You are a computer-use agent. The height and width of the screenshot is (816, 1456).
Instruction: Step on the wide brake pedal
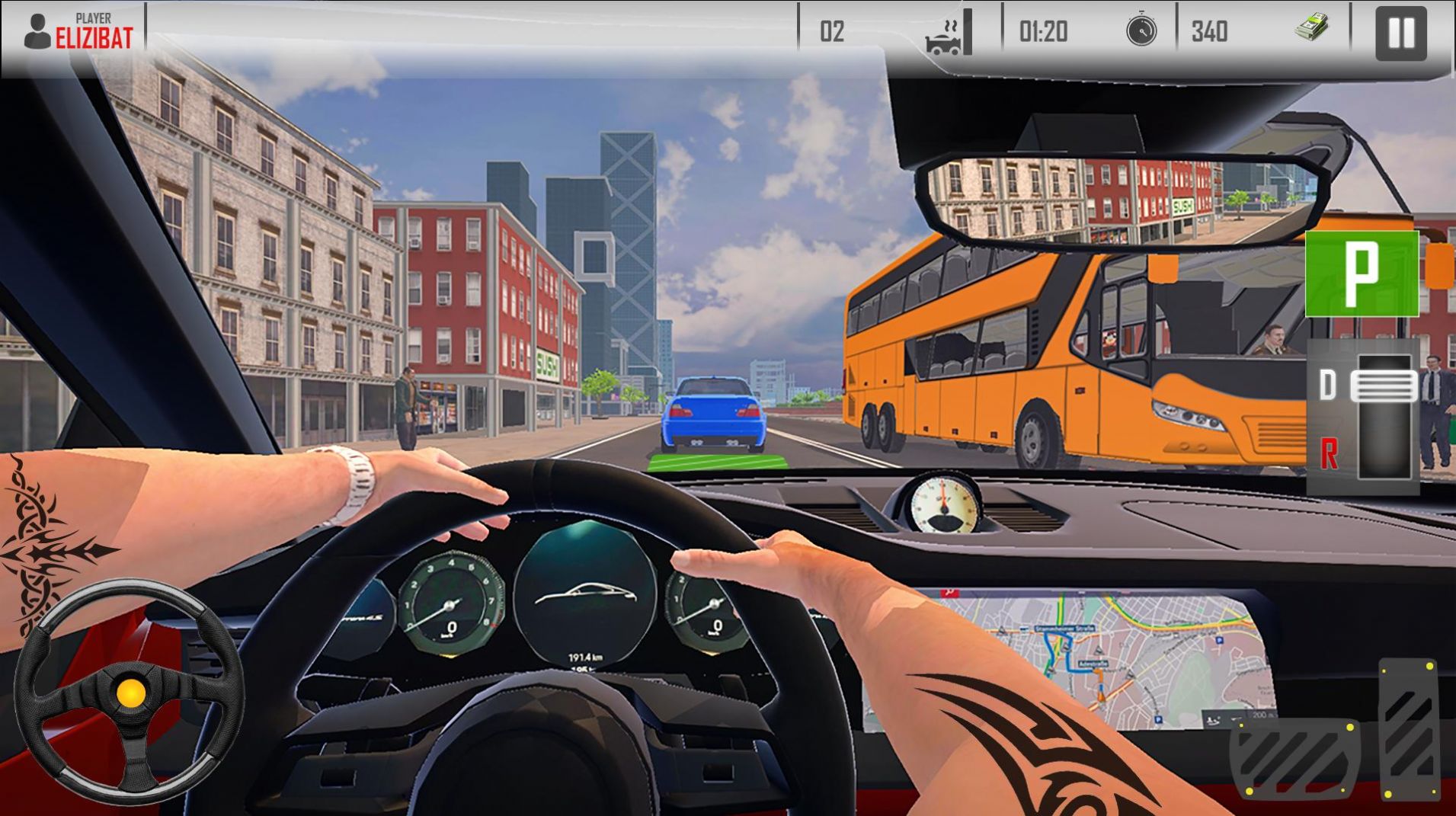click(x=1294, y=758)
